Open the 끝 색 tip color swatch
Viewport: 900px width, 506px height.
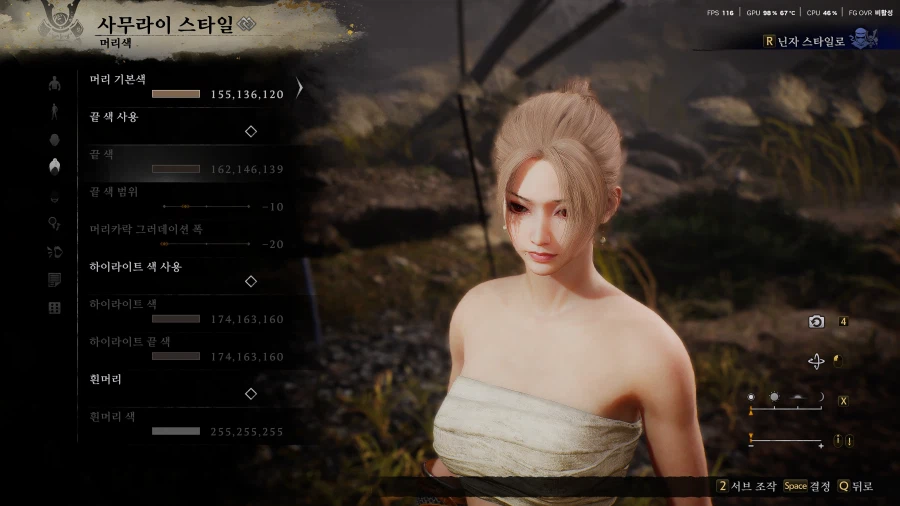176,169
